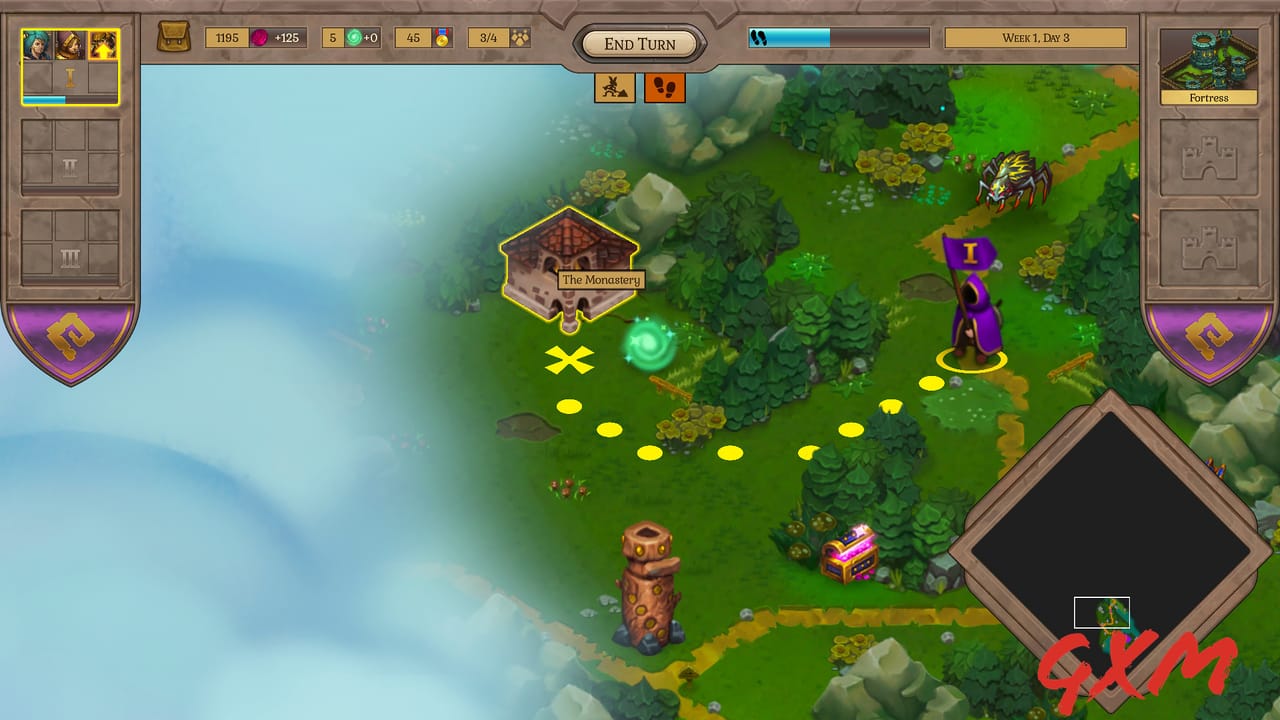Screen dimensions: 1280x720
Task: Click the castle slot icon below Fortress
Action: click(x=1209, y=160)
